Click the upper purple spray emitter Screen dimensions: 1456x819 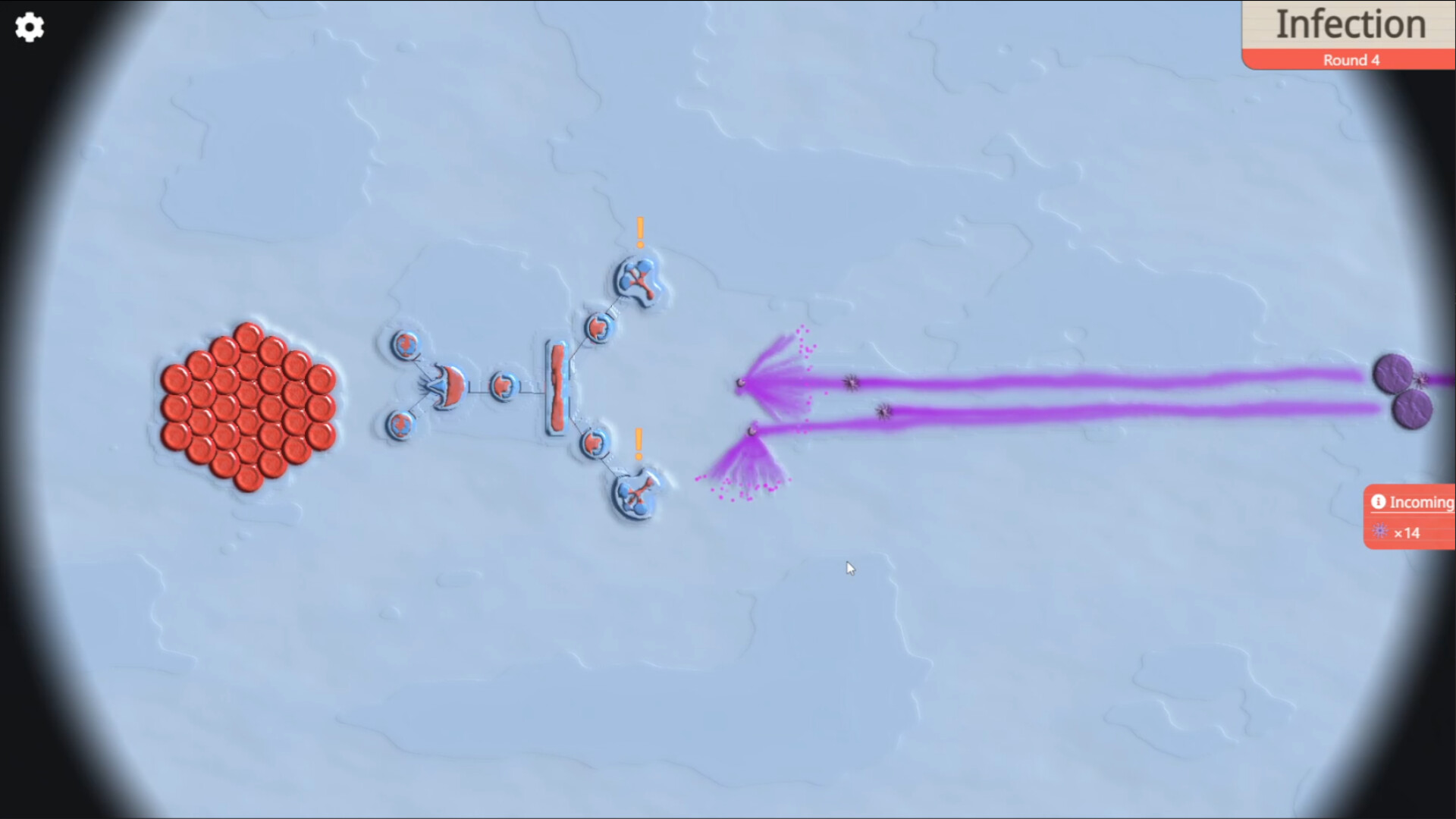click(742, 383)
